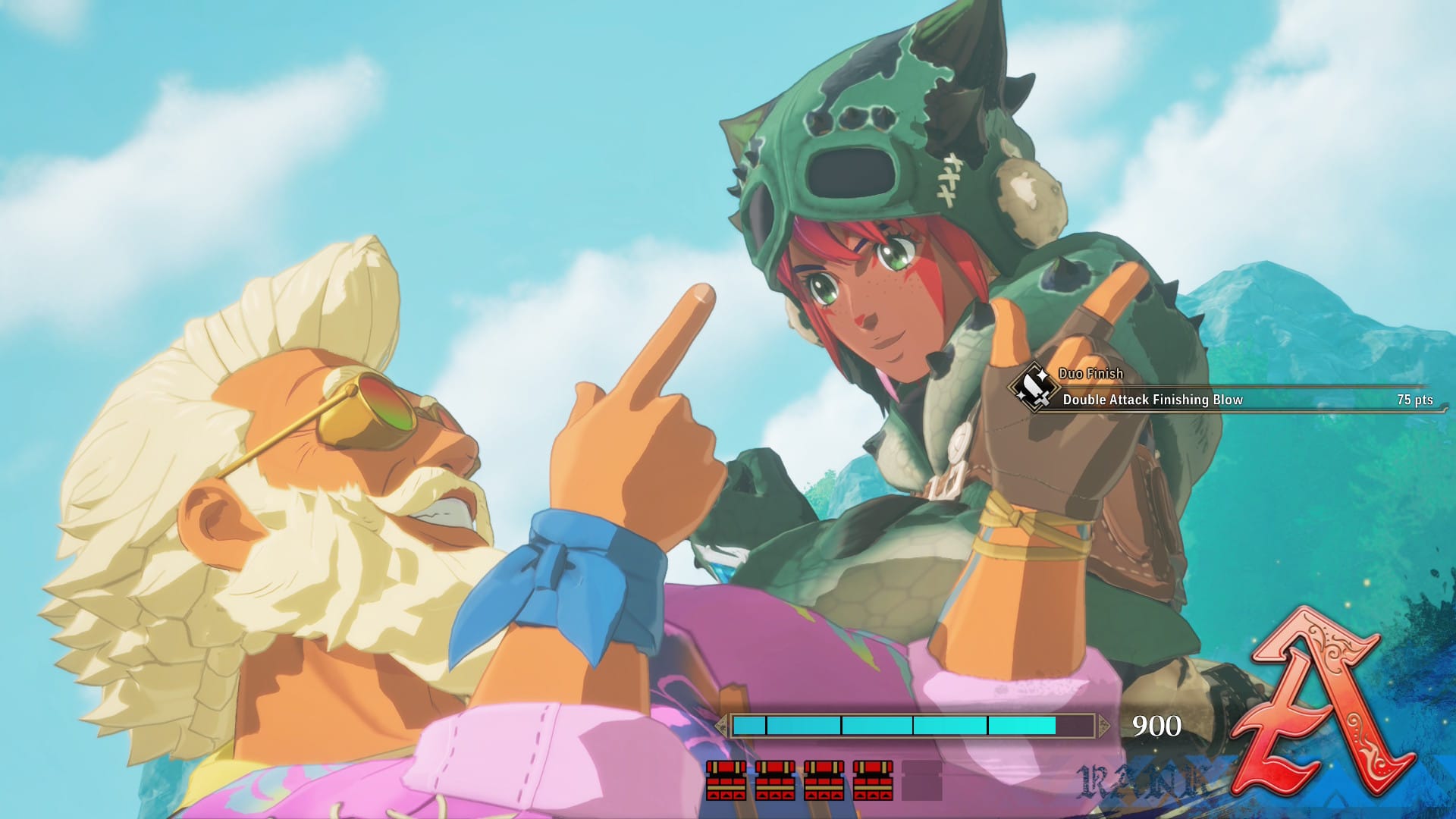Screen dimensions: 1456x819
Task: Click the sparkle decoration on the Duo Finish badge
Action: pyautogui.click(x=1042, y=375)
